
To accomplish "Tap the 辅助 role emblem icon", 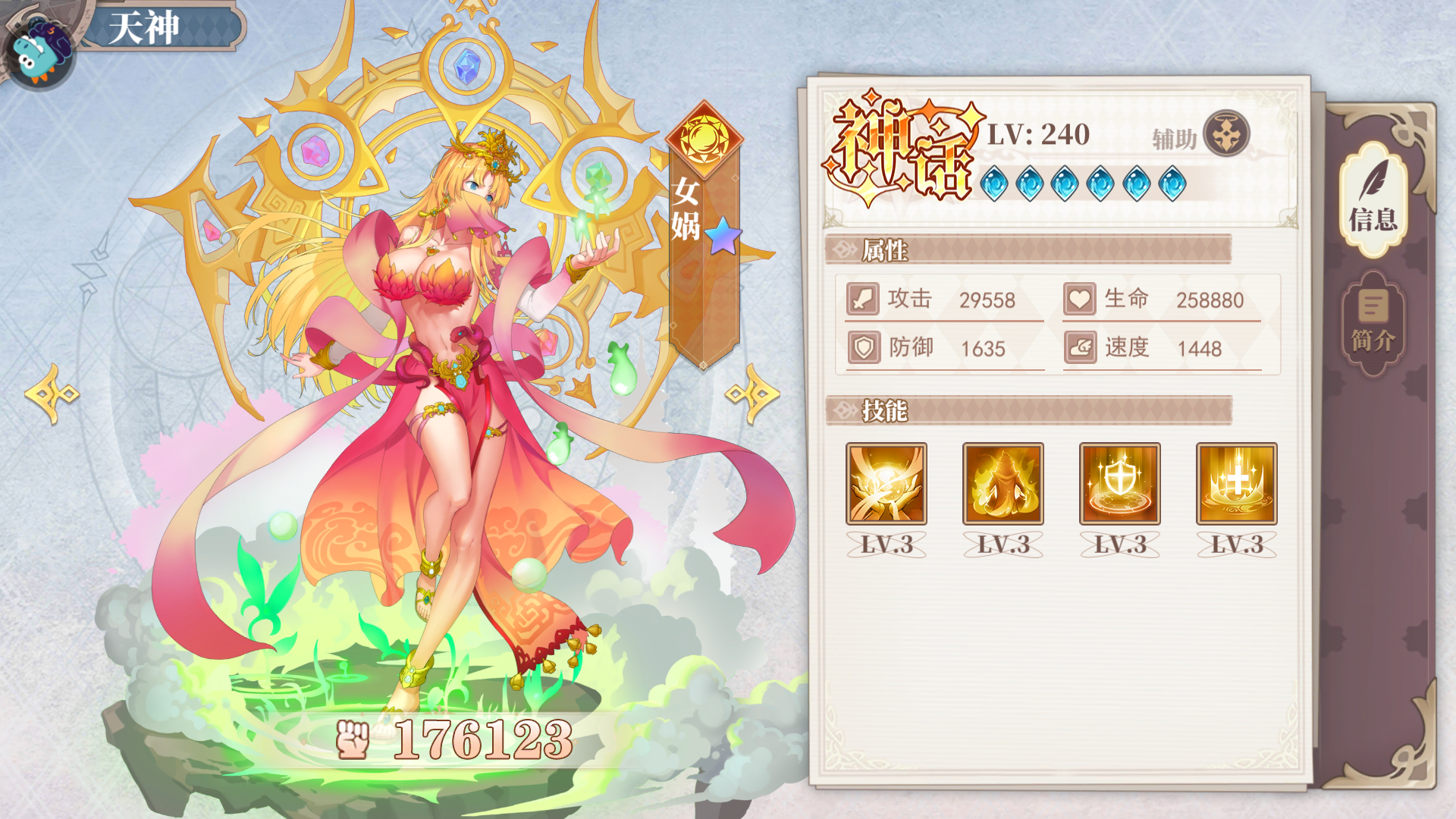I will pos(1226,134).
